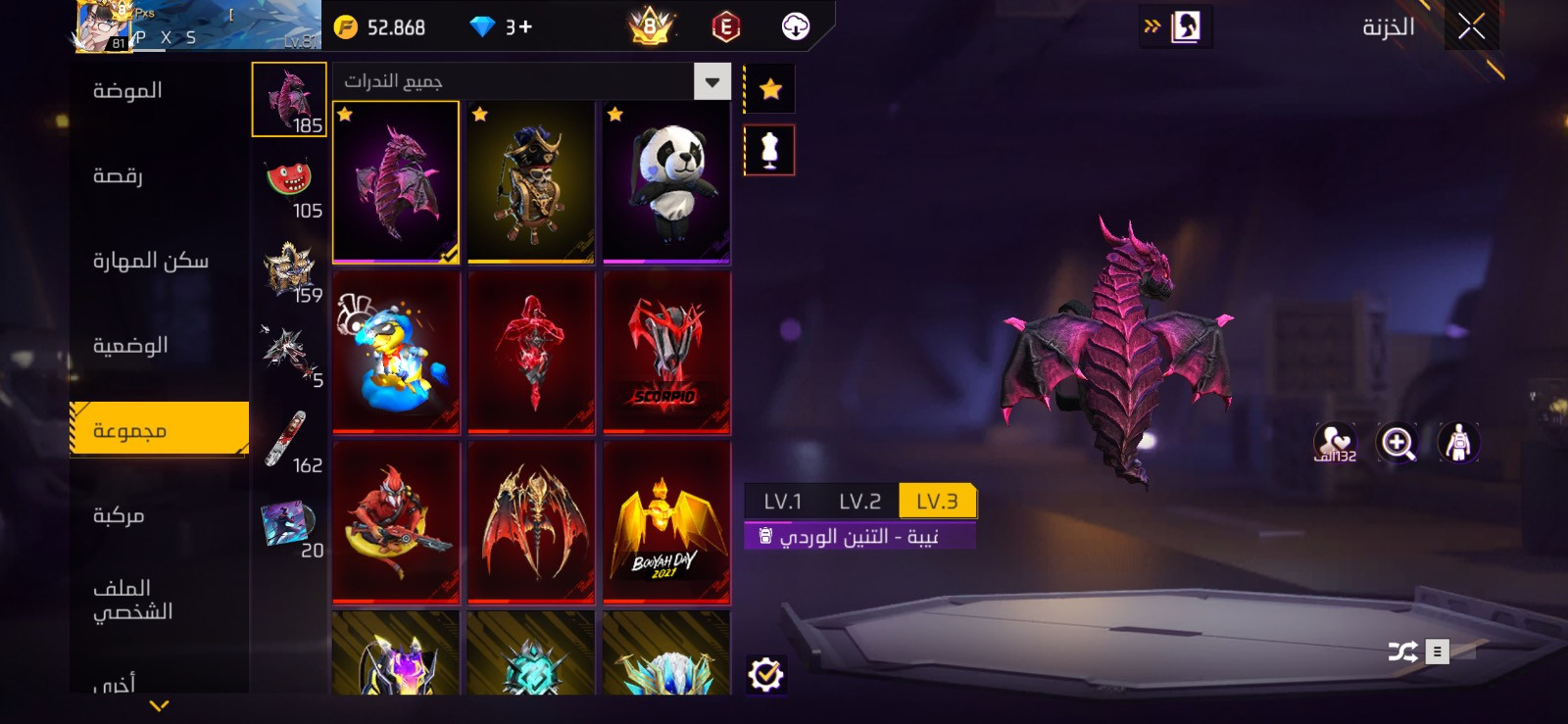
Task: Click the mannequin filter button
Action: point(770,150)
